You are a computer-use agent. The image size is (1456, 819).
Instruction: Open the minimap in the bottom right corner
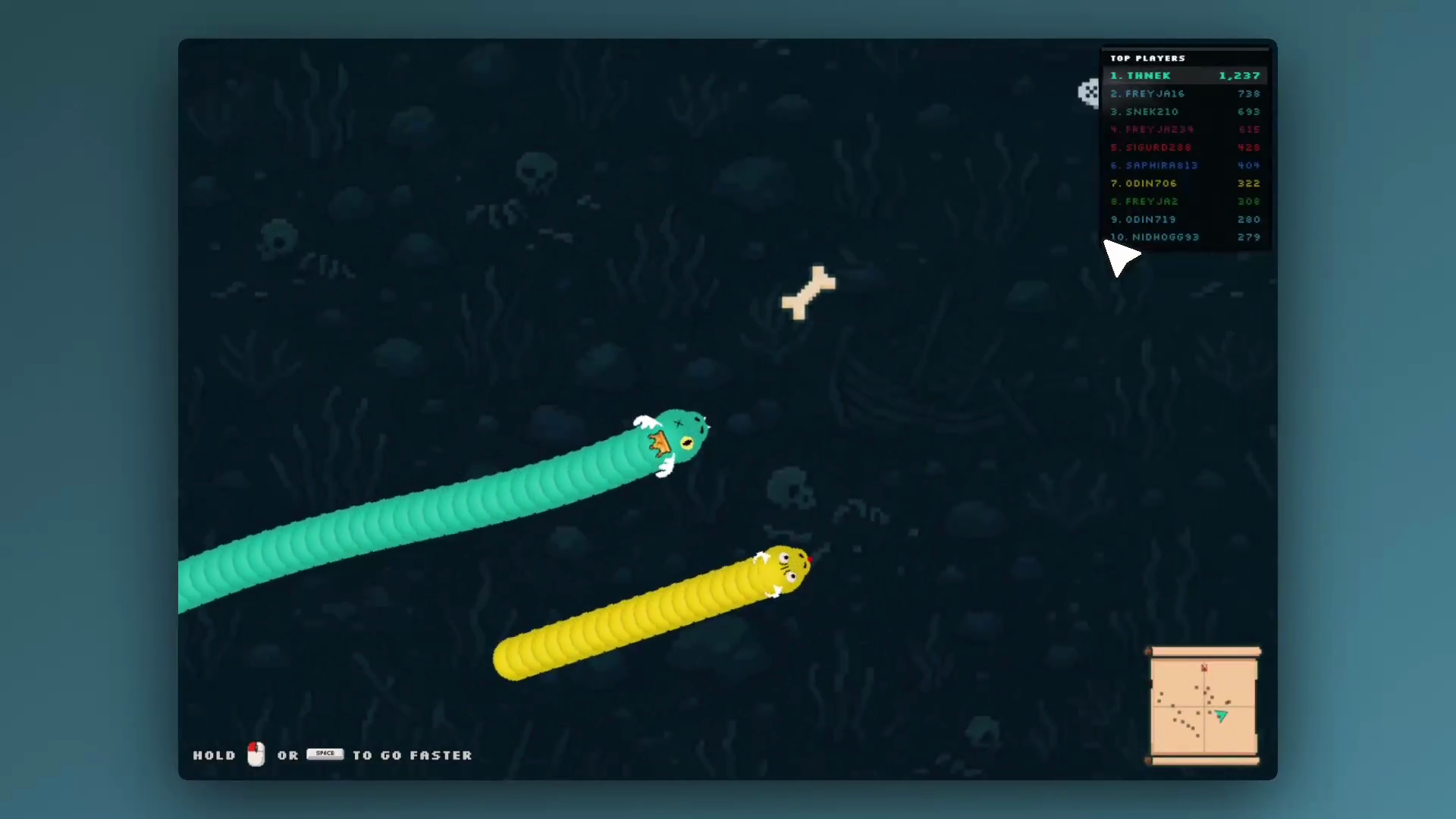pos(1203,706)
